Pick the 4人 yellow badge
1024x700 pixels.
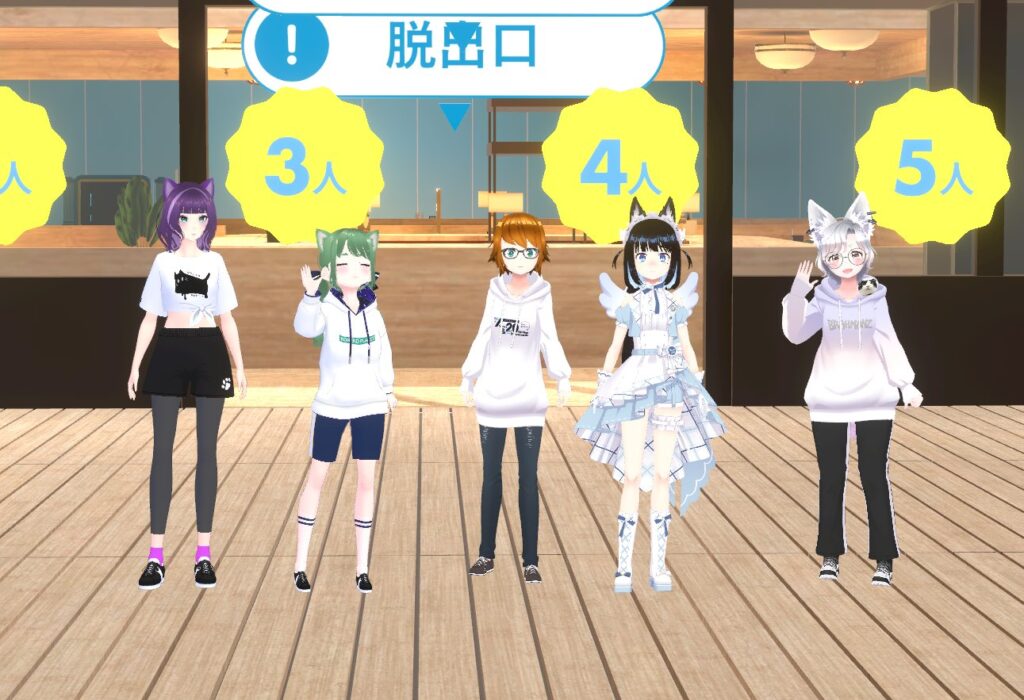[x=619, y=166]
